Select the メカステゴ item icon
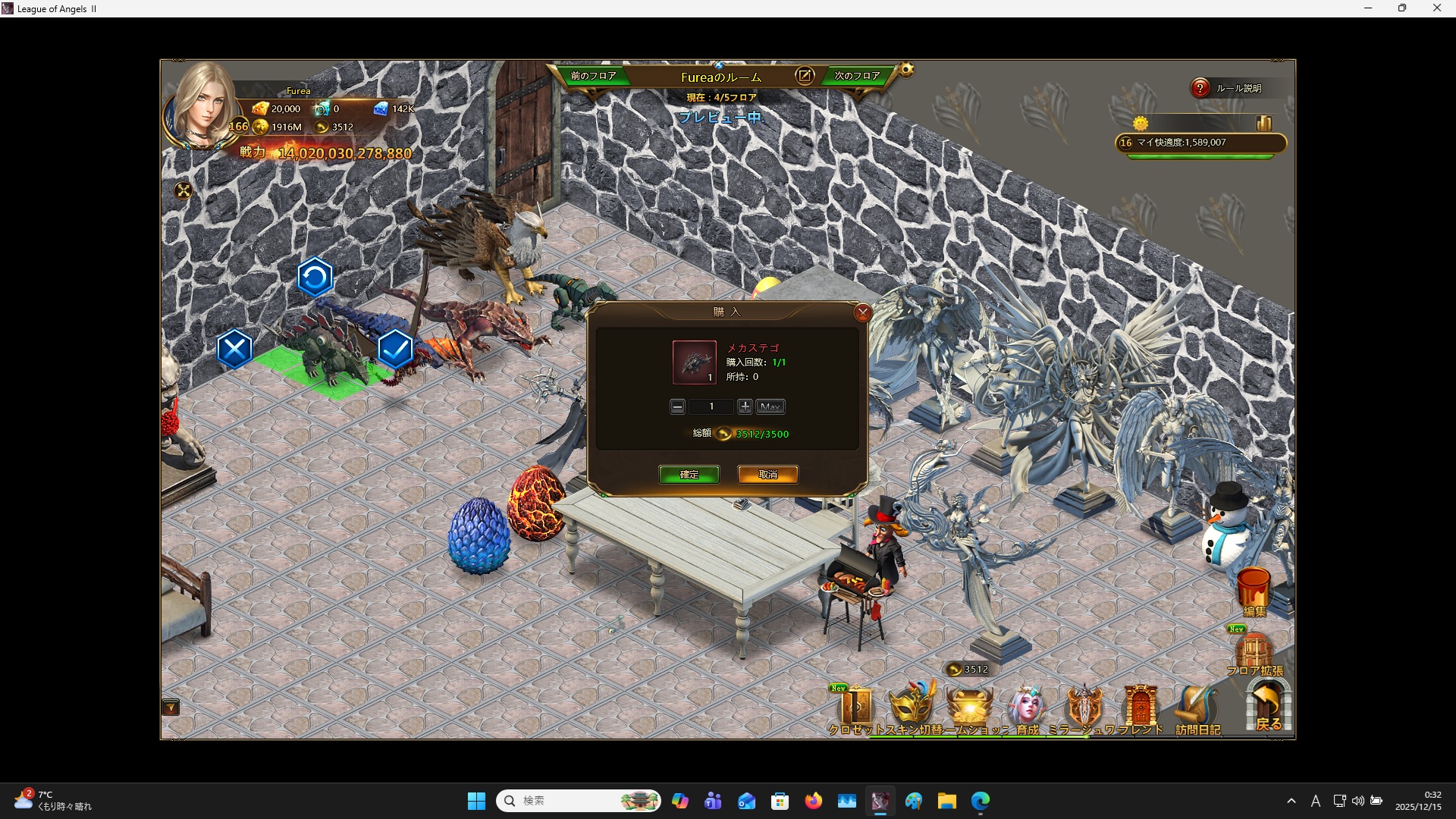 694,362
